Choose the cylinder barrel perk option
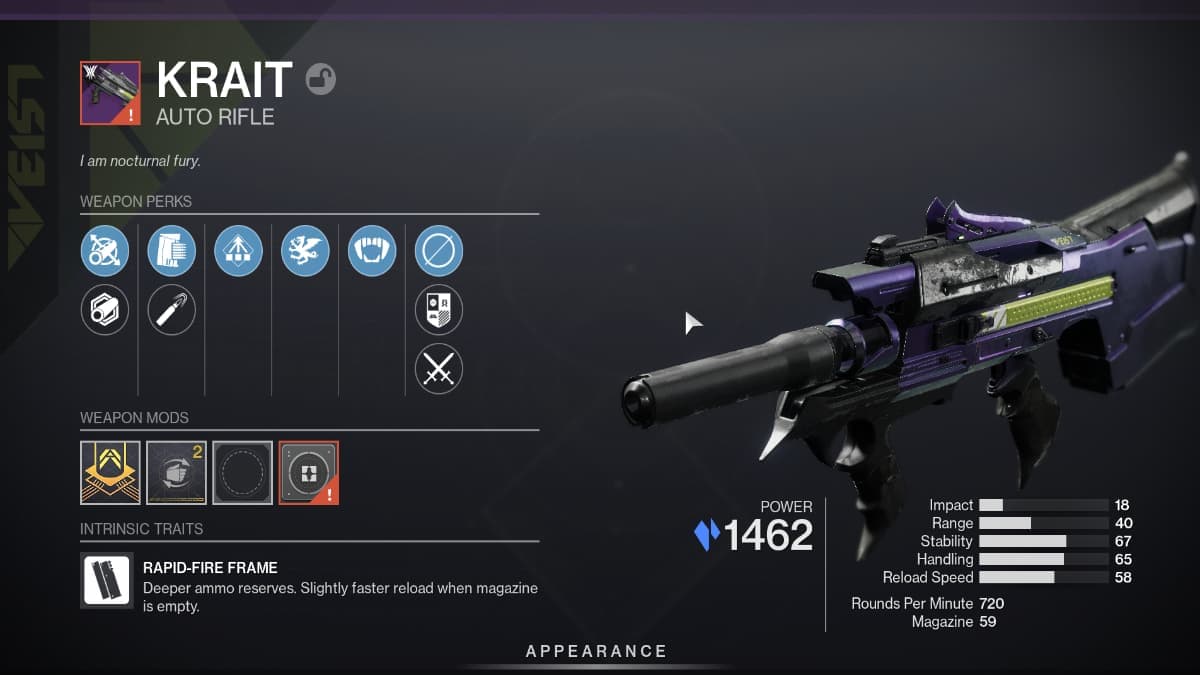The height and width of the screenshot is (675, 1200). point(105,310)
